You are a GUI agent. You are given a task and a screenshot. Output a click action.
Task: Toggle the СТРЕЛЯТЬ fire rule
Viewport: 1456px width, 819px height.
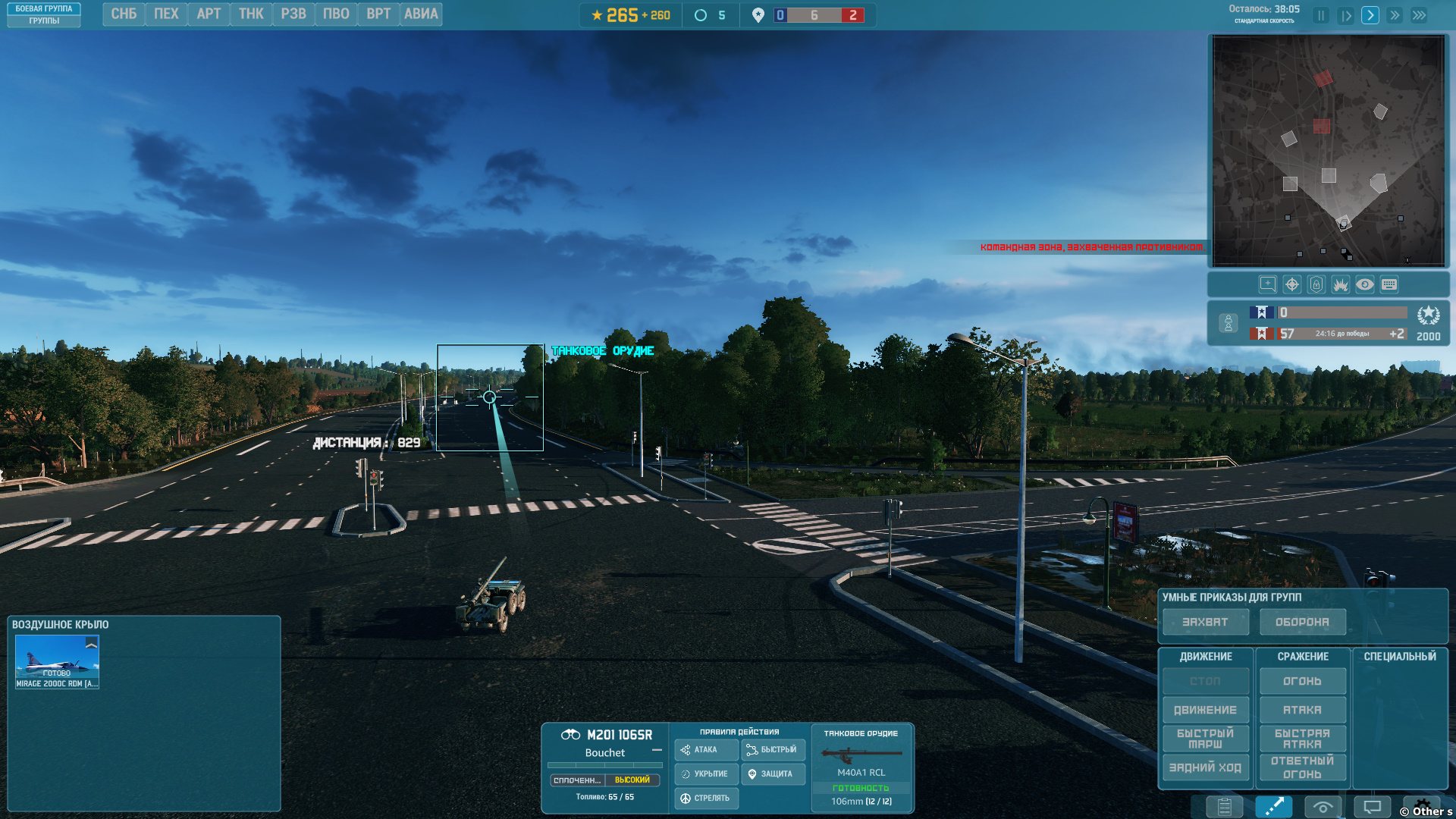pyautogui.click(x=705, y=799)
